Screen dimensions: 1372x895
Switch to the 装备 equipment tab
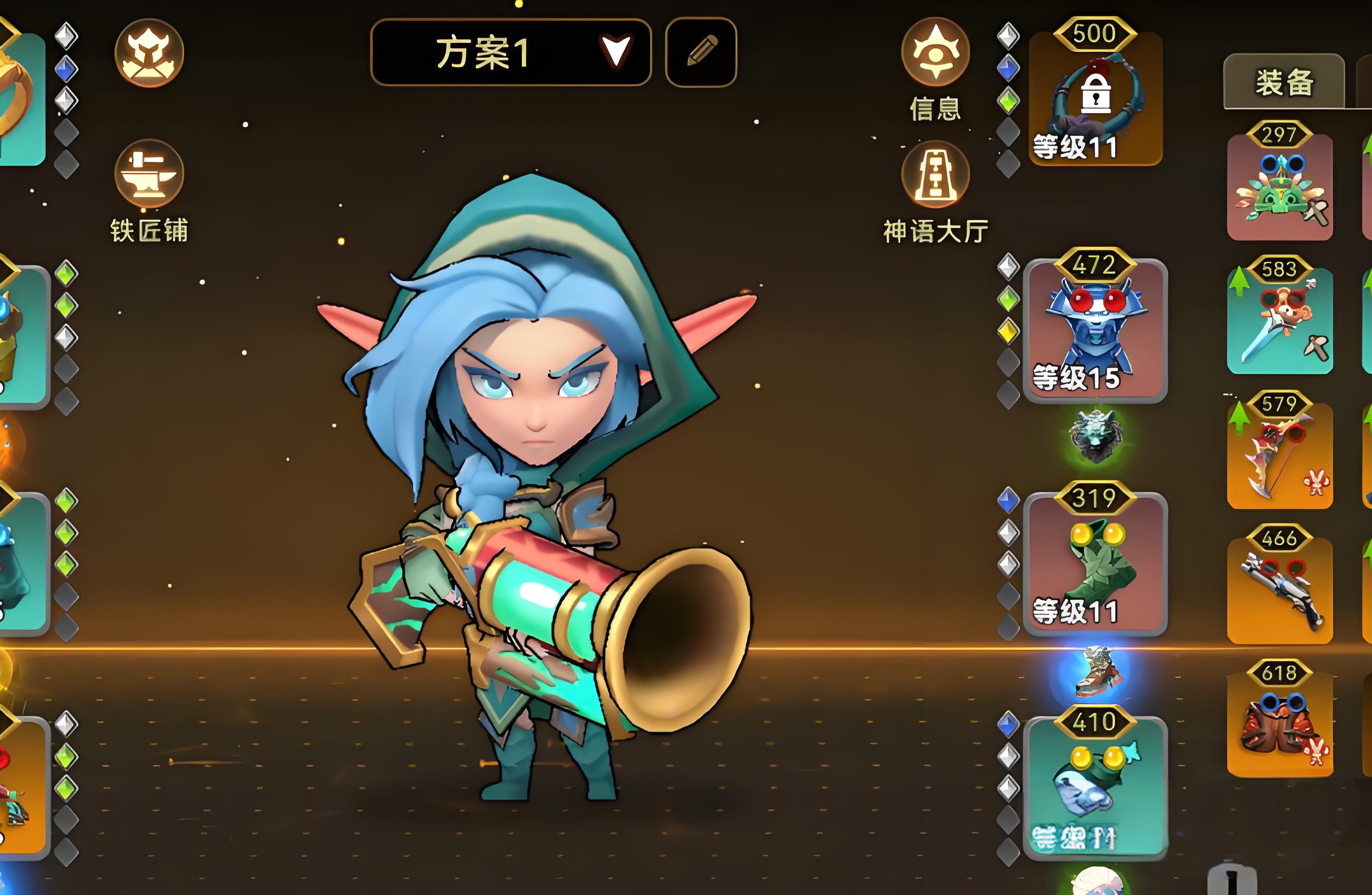pyautogui.click(x=1284, y=83)
